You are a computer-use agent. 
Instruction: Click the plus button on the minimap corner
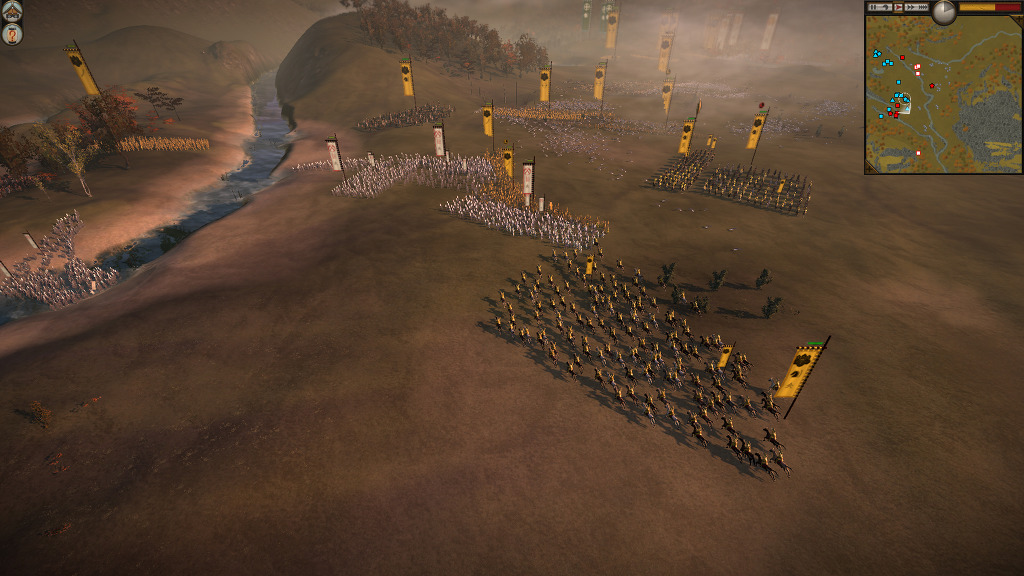(1017, 17)
